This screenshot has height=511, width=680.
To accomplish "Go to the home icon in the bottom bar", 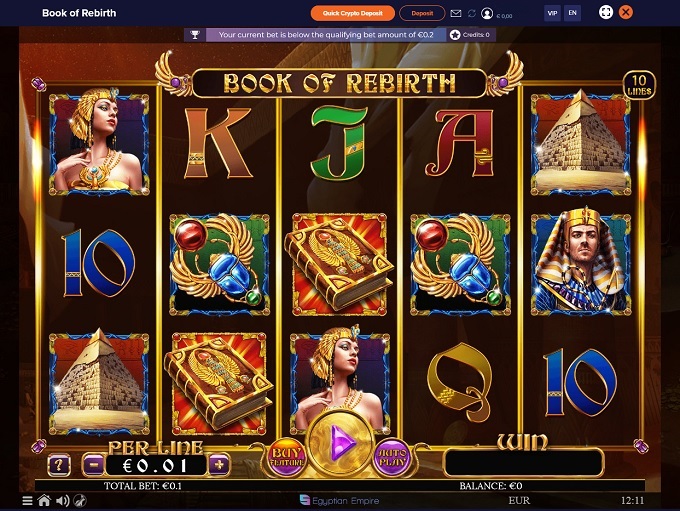I will pos(45,500).
